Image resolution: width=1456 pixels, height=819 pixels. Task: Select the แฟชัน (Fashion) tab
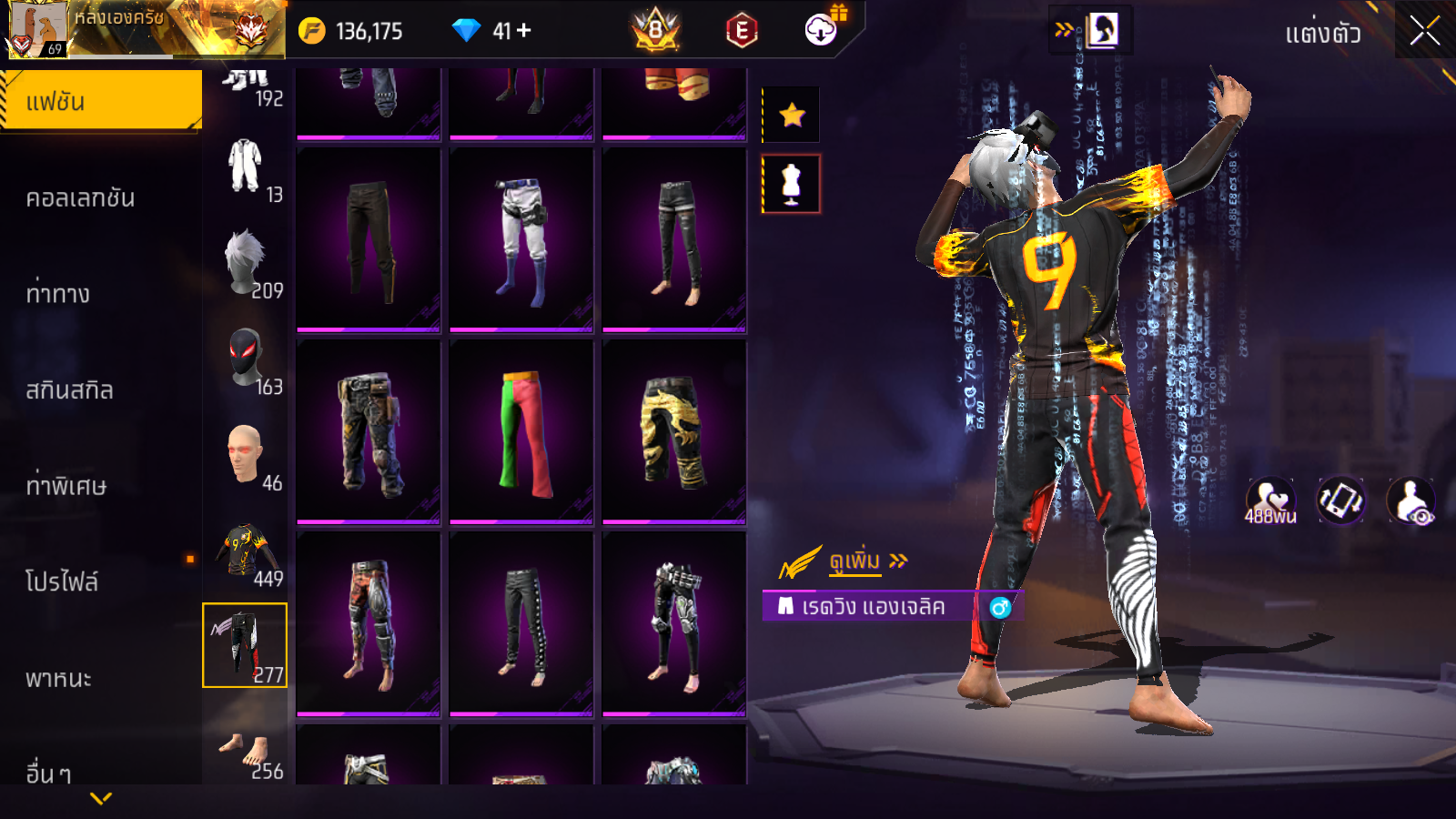101,101
